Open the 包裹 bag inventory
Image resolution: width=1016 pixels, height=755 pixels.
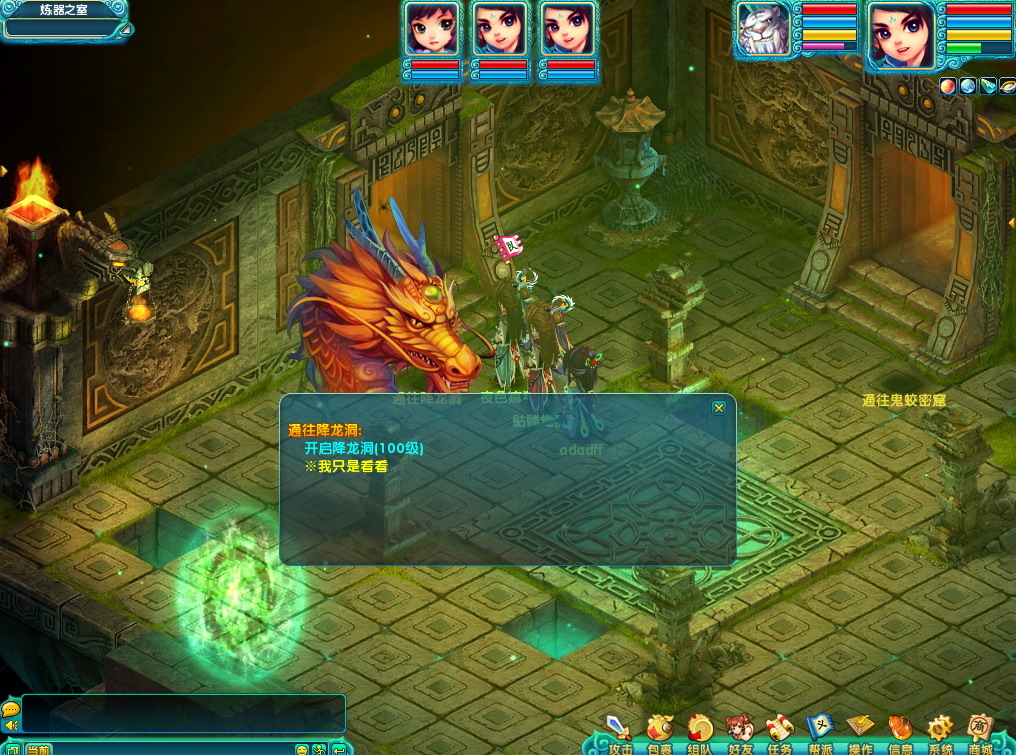[660, 732]
